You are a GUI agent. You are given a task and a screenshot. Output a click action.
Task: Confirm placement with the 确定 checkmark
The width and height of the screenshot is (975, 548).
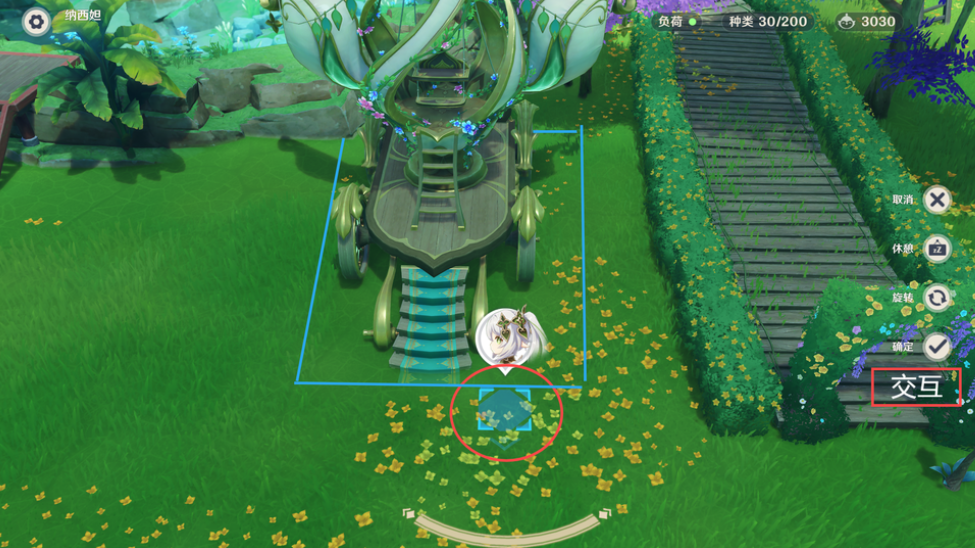(x=937, y=346)
